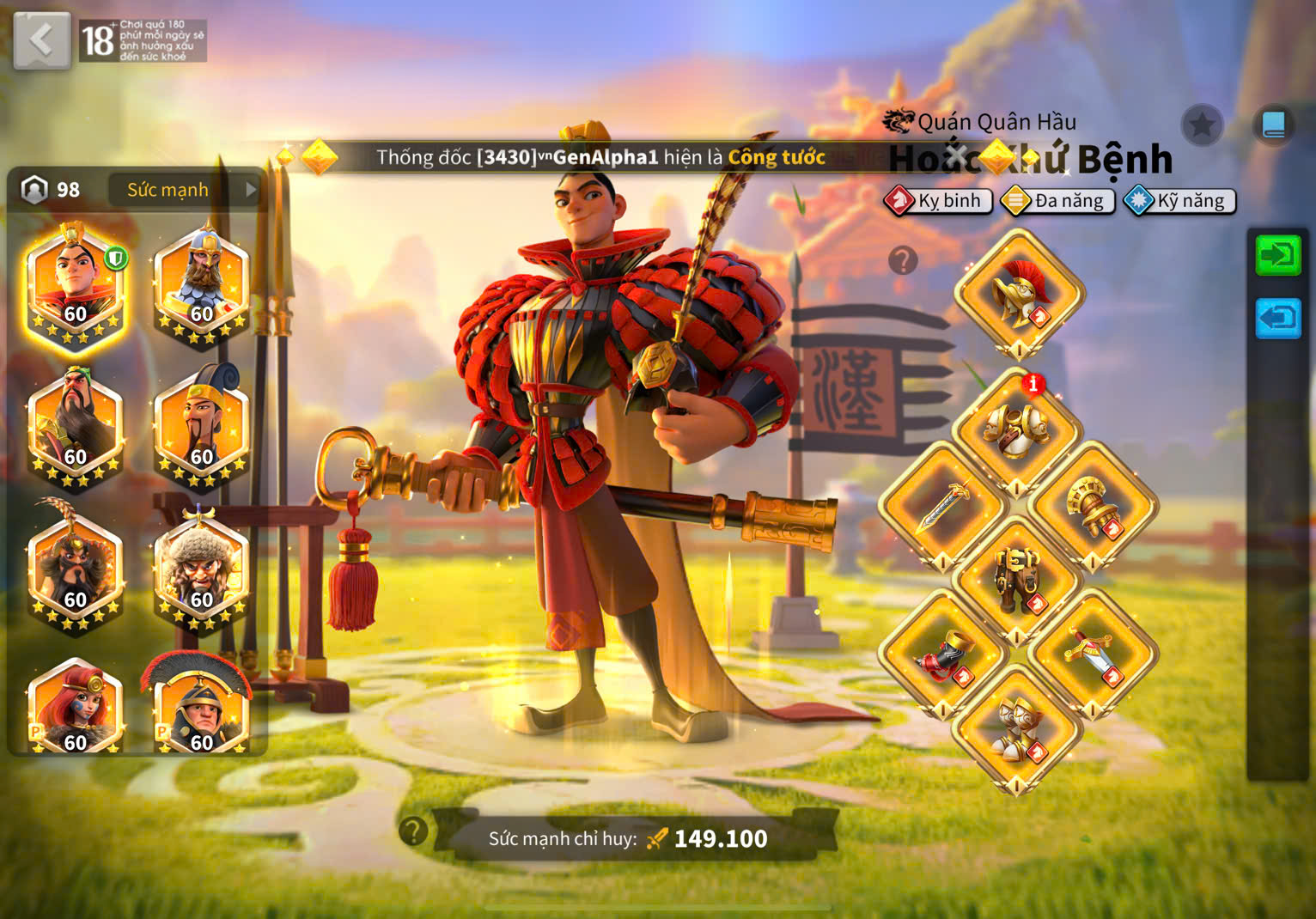The image size is (1316, 919).
Task: Go back with the top-left arrow
Action: pos(41,40)
